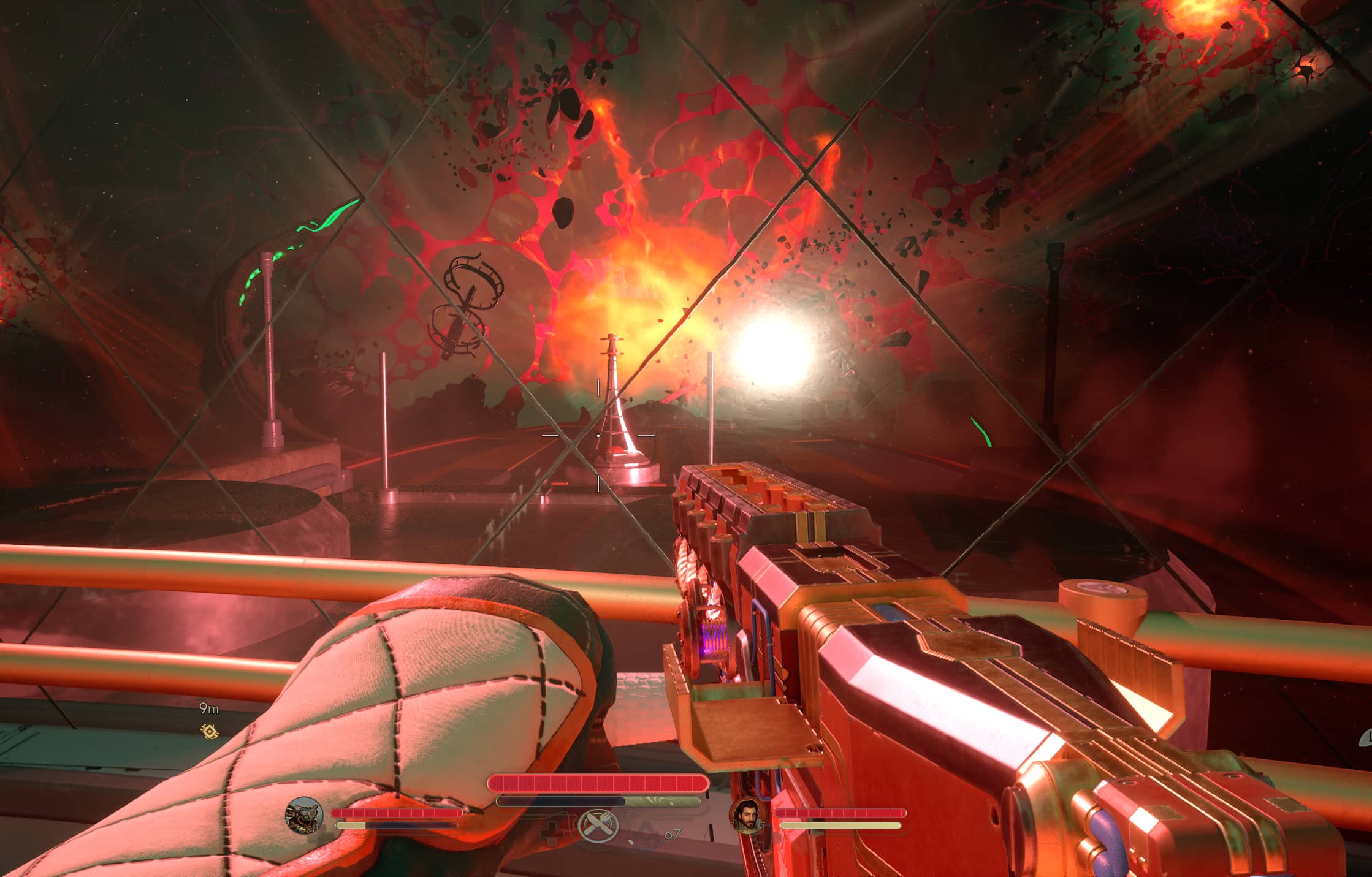Select the robot companion portrait
This screenshot has width=1372, height=877.
coord(304,815)
